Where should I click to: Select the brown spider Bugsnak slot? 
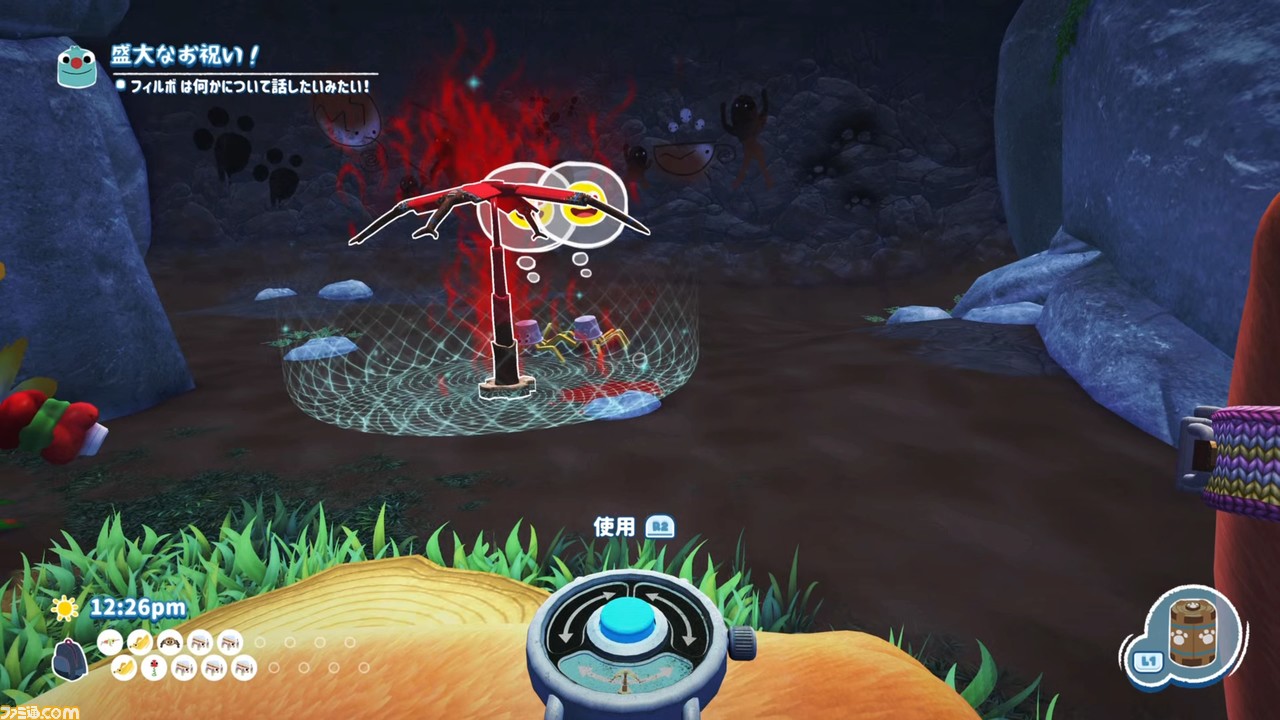pyautogui.click(x=170, y=642)
